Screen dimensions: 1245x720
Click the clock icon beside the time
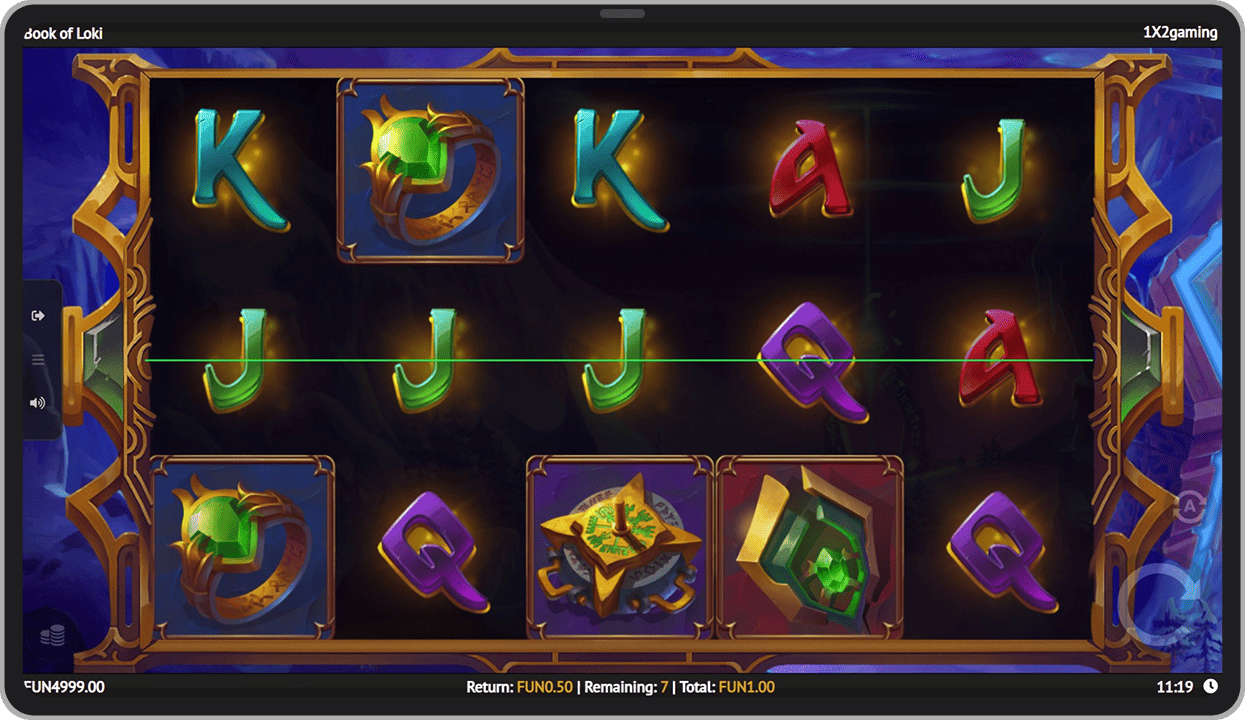tap(1210, 687)
